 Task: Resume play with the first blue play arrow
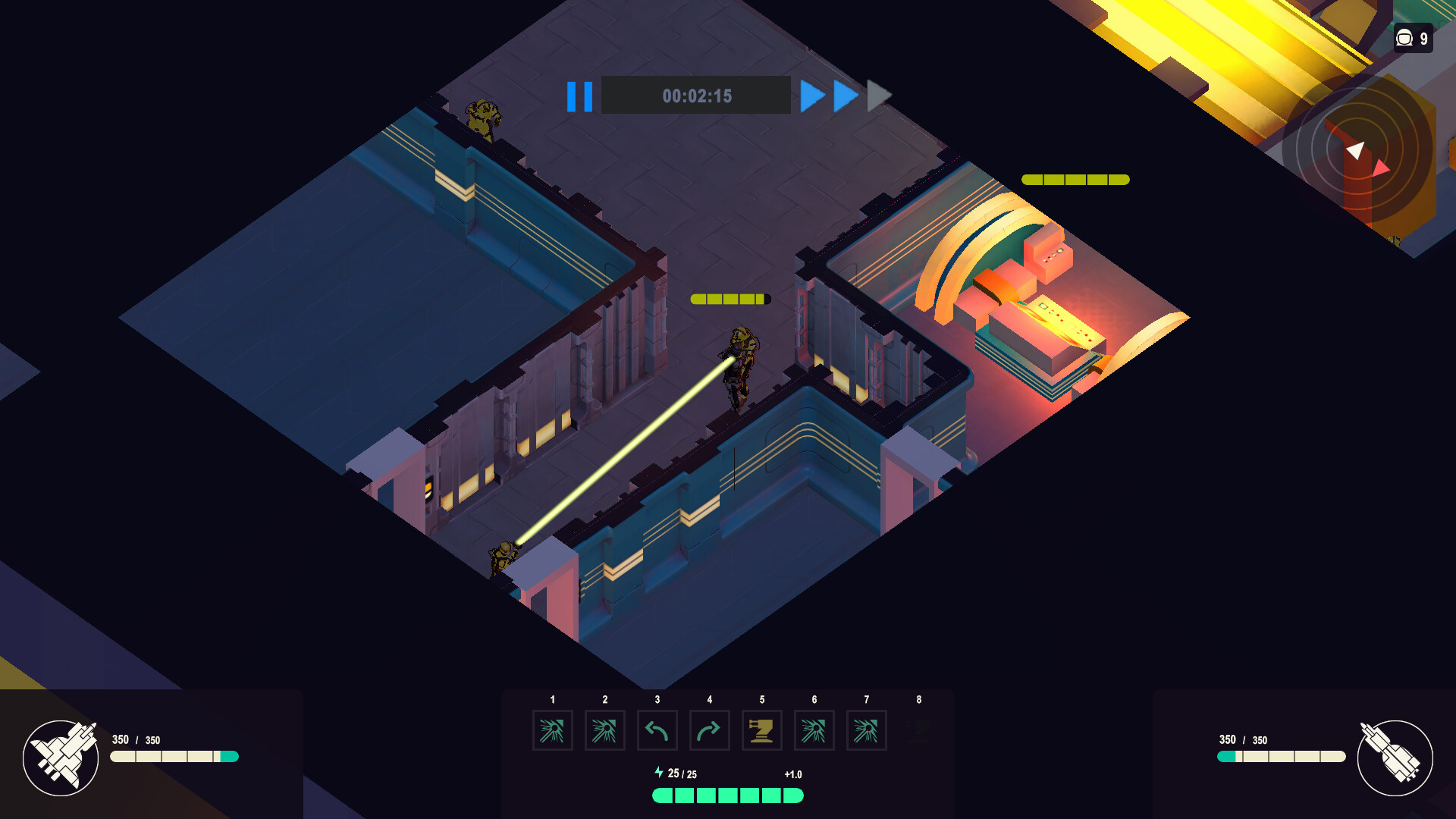click(813, 95)
